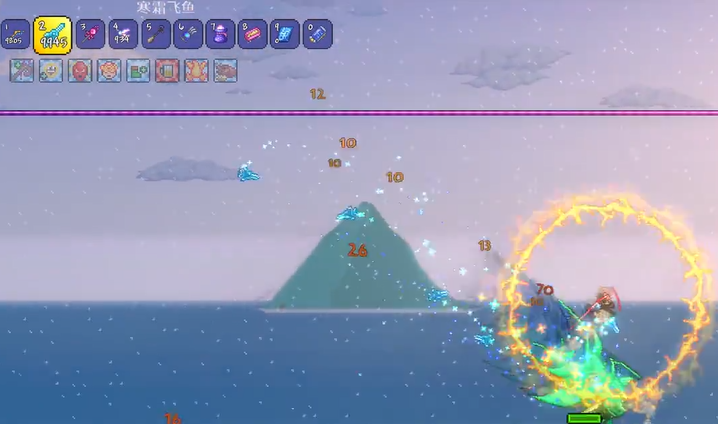Click the green square plus buff icon
The height and width of the screenshot is (424, 718).
(138, 71)
